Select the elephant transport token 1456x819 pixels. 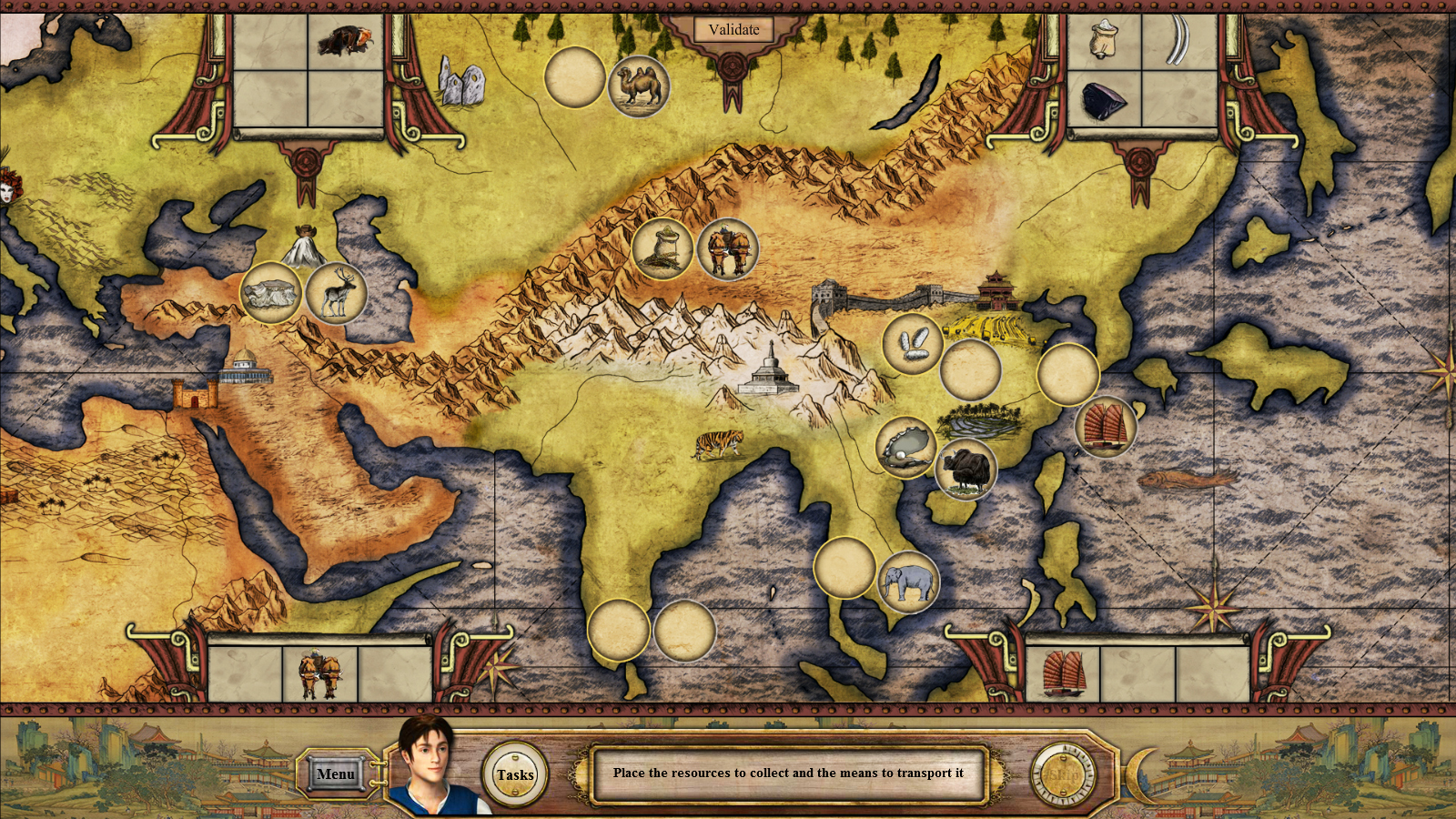(x=908, y=581)
